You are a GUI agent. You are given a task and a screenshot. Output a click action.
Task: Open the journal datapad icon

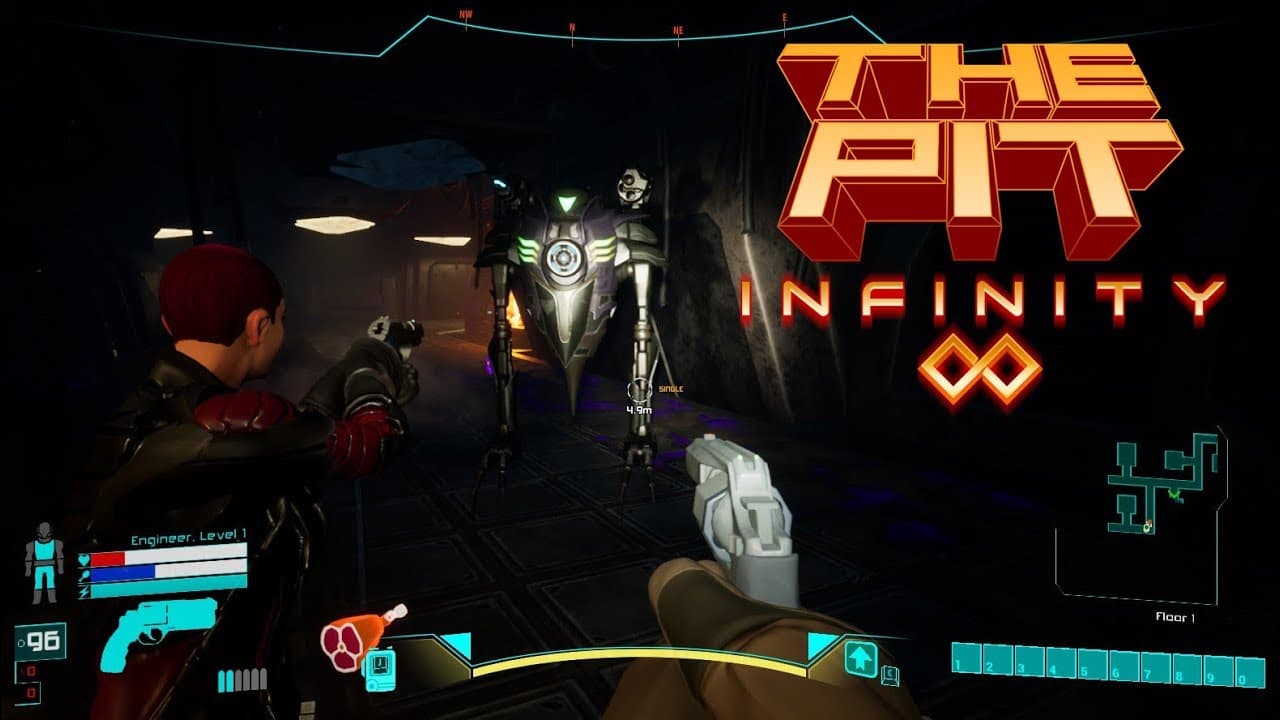(x=377, y=670)
